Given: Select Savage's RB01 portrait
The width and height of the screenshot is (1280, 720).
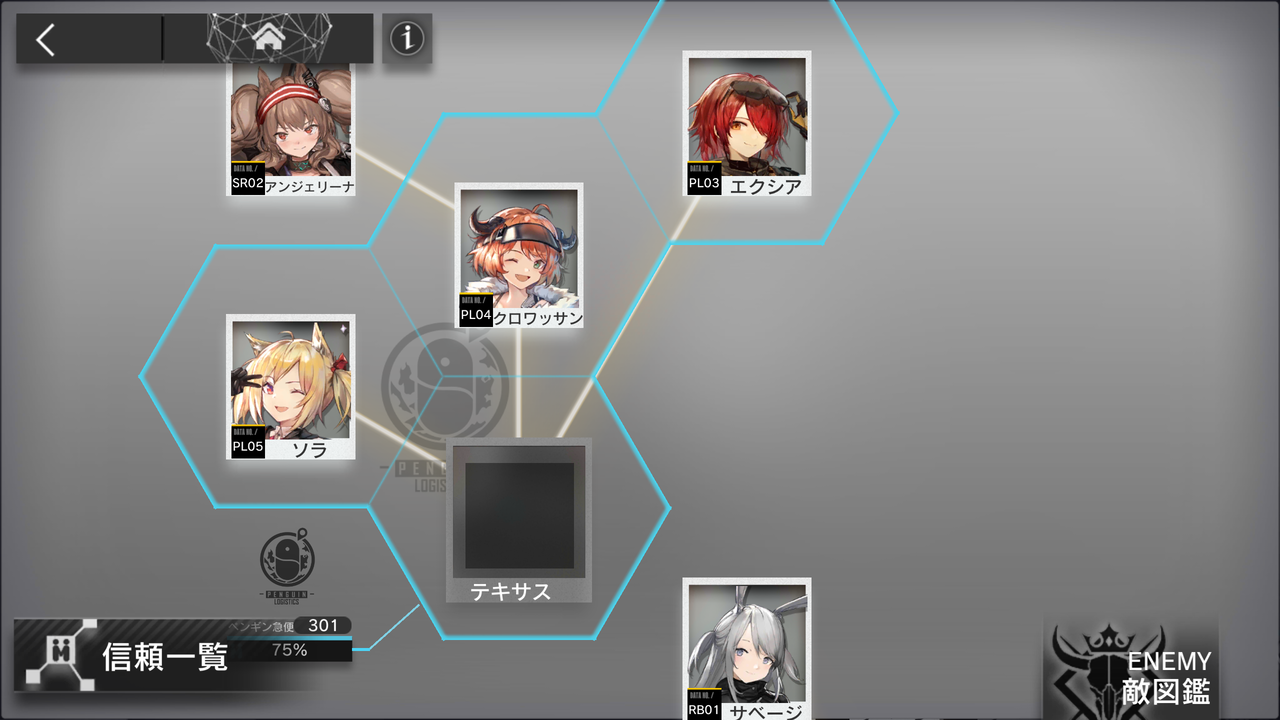Looking at the screenshot, I should [748, 655].
